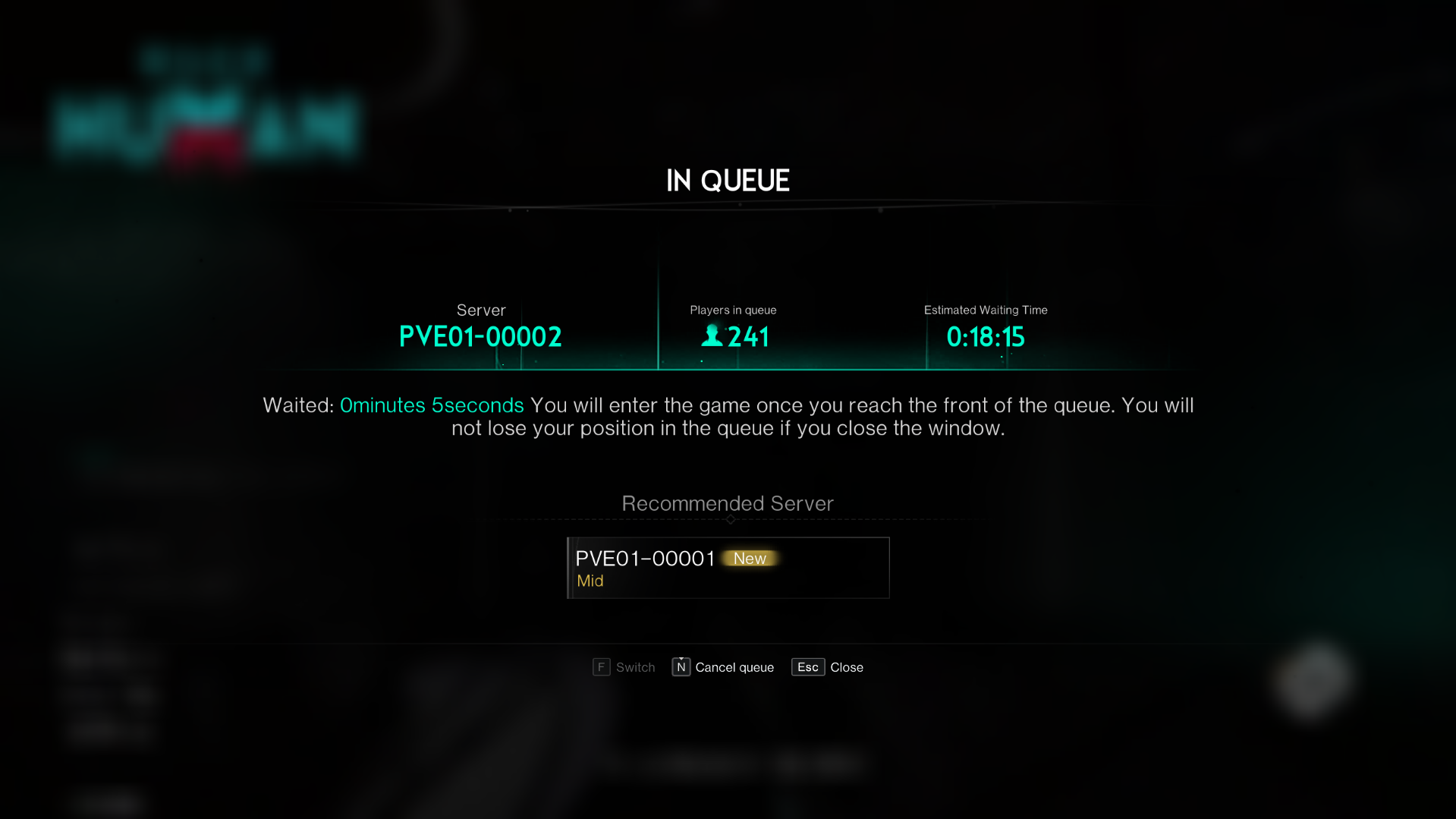1456x819 pixels.
Task: Select the New badge on recommended server
Action: [x=750, y=558]
